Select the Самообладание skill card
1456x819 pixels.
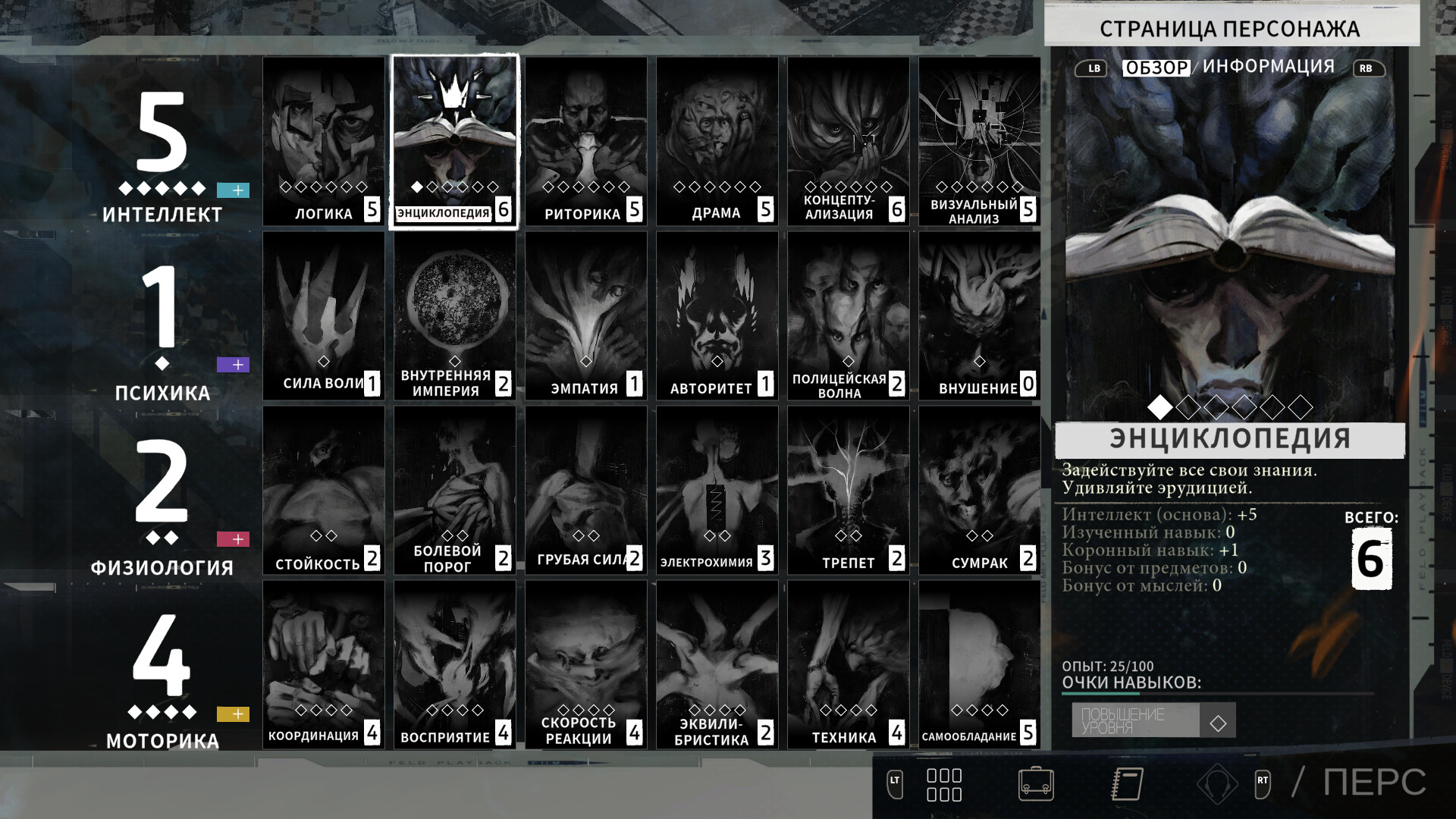[x=980, y=665]
